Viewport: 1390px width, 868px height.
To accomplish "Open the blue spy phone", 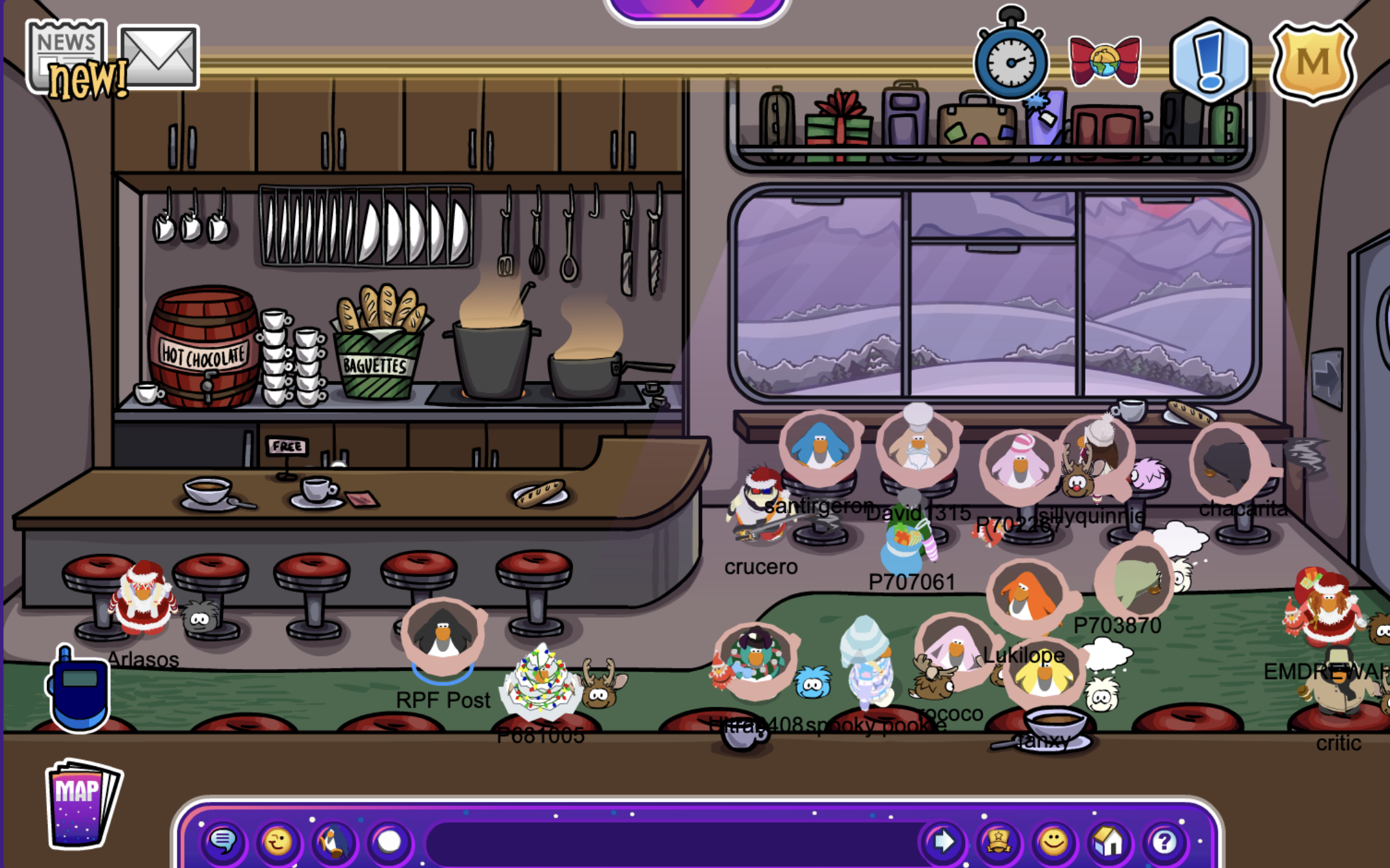I will [x=78, y=690].
